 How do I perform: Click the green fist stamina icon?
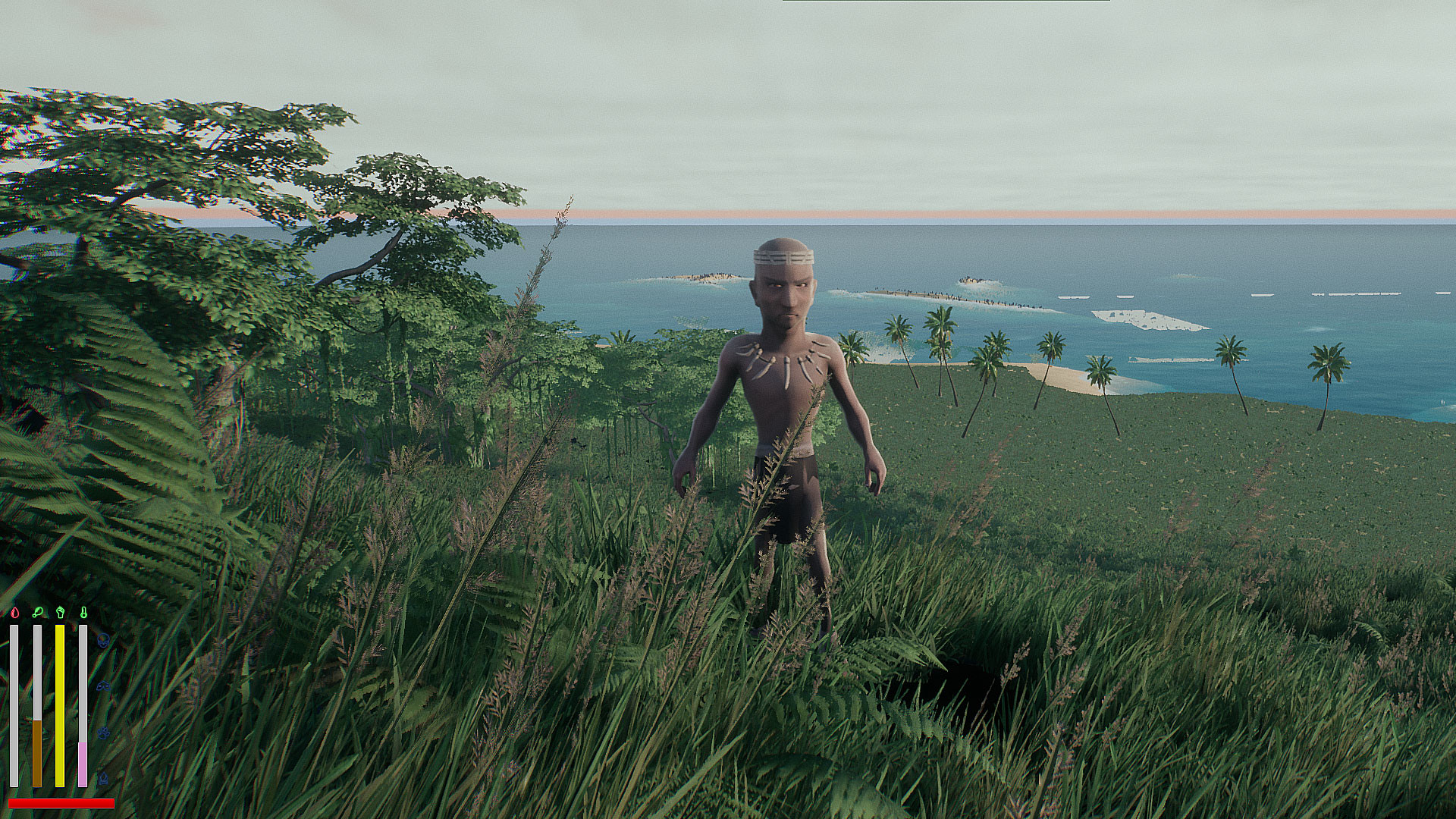coord(60,613)
